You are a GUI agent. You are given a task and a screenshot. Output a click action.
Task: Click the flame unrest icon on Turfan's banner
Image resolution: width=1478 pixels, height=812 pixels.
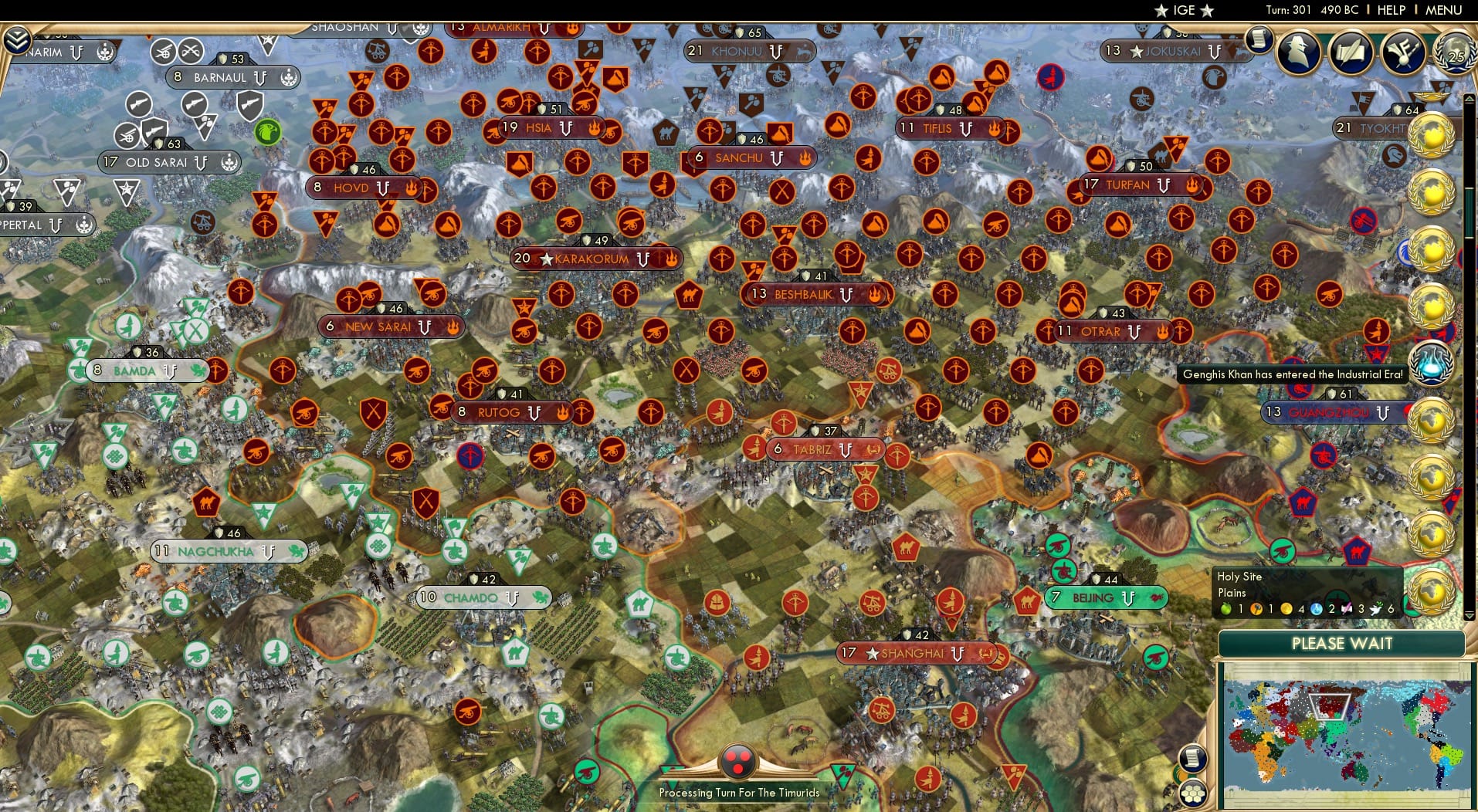pos(1193,185)
